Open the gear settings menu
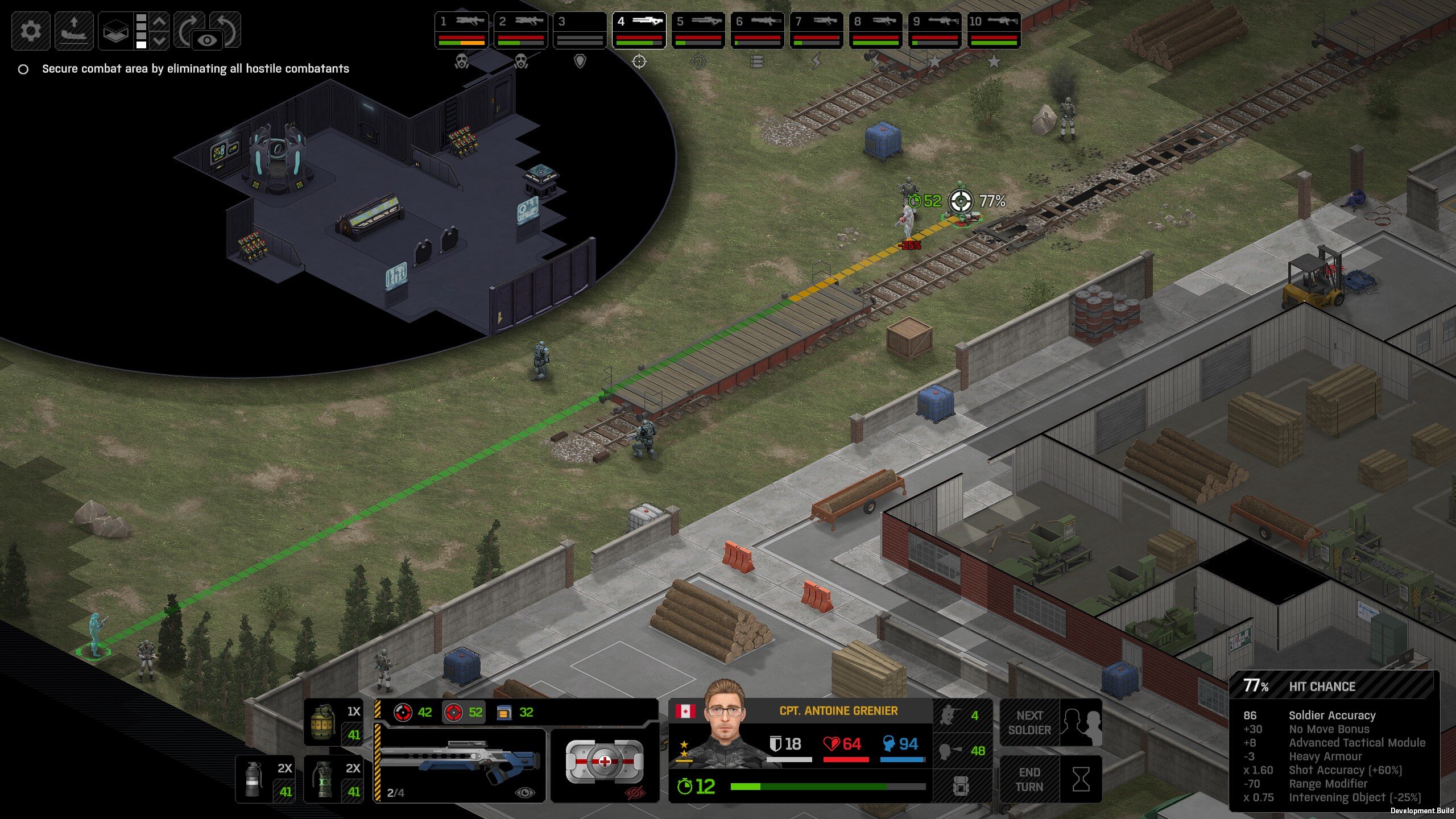 (x=31, y=30)
